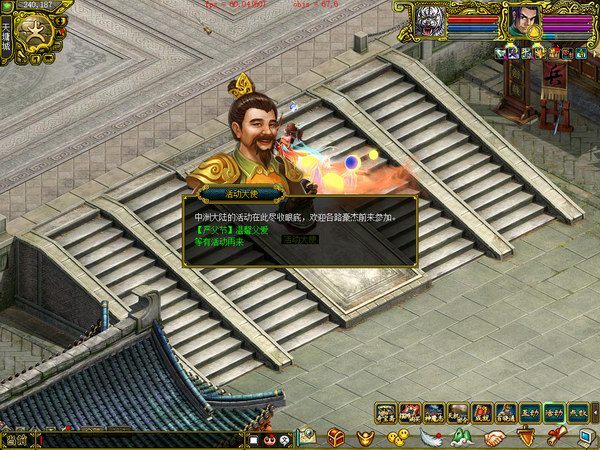Click the computer system settings icon

[x=585, y=437]
